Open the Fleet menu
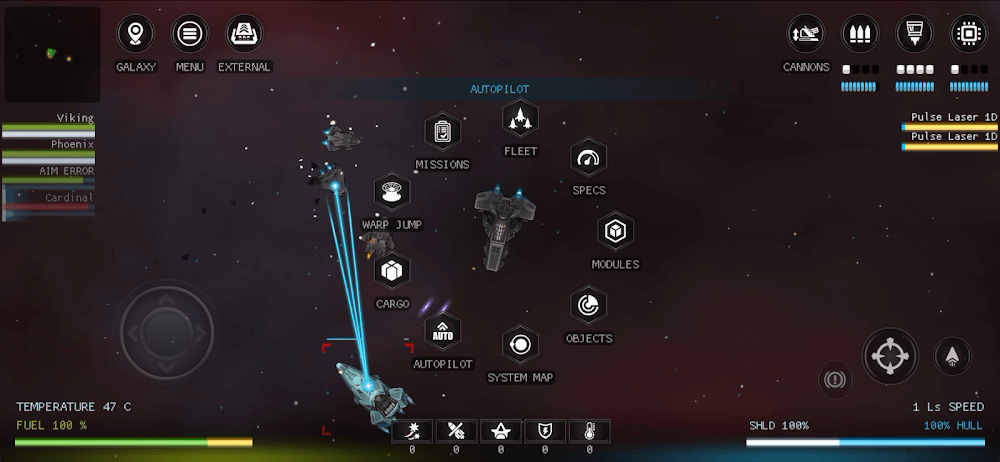This screenshot has width=1000, height=462. [x=520, y=119]
